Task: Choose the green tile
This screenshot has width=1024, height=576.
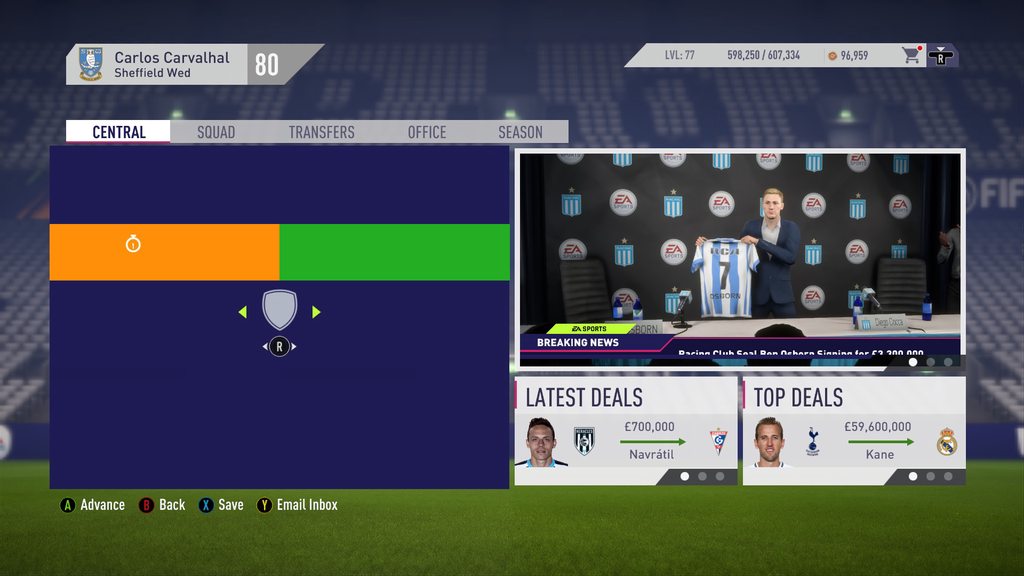Action: (x=394, y=252)
